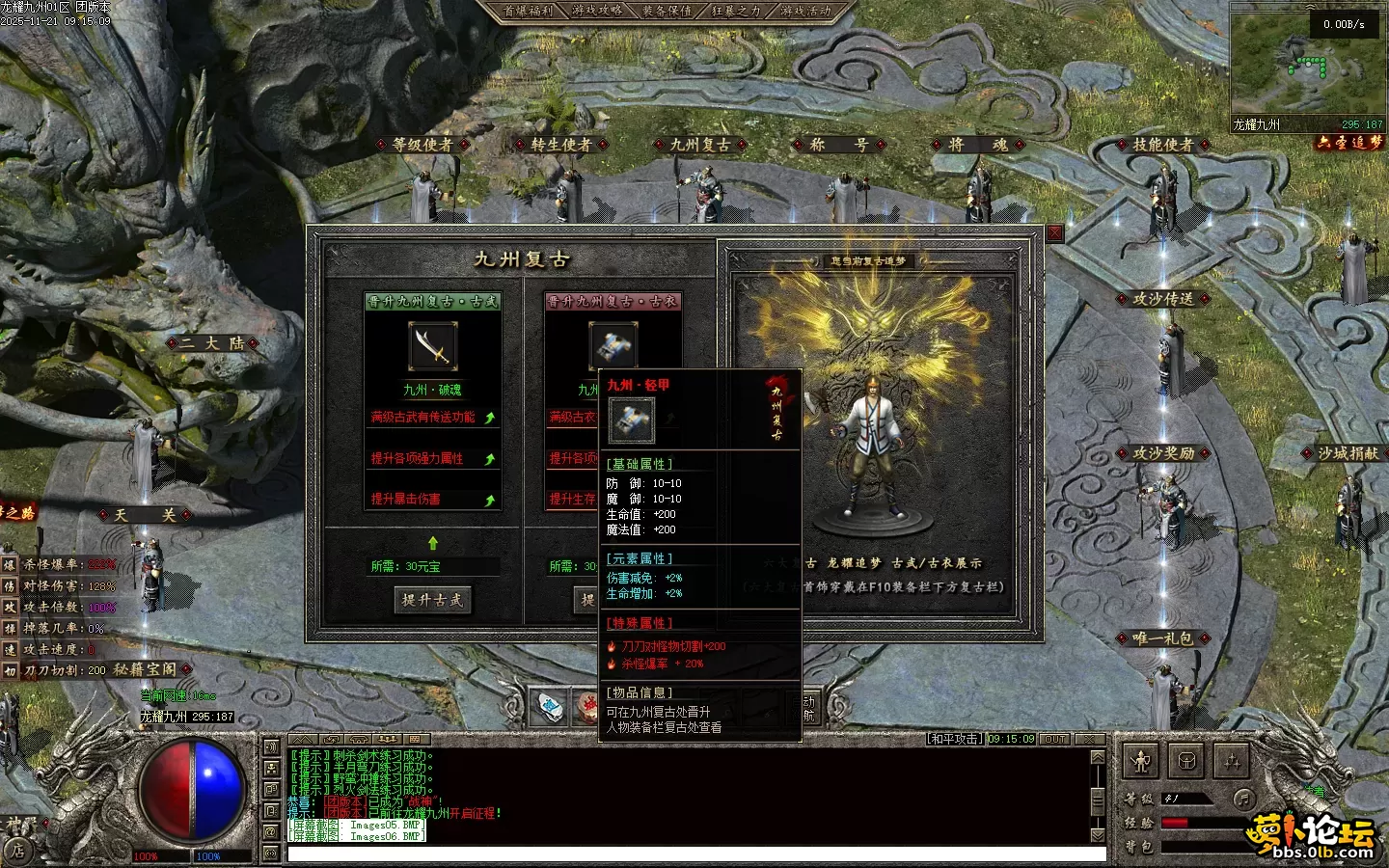The height and width of the screenshot is (868, 1389).
Task: Click the 秘籍宝阁 label on left
Action: click(x=145, y=669)
